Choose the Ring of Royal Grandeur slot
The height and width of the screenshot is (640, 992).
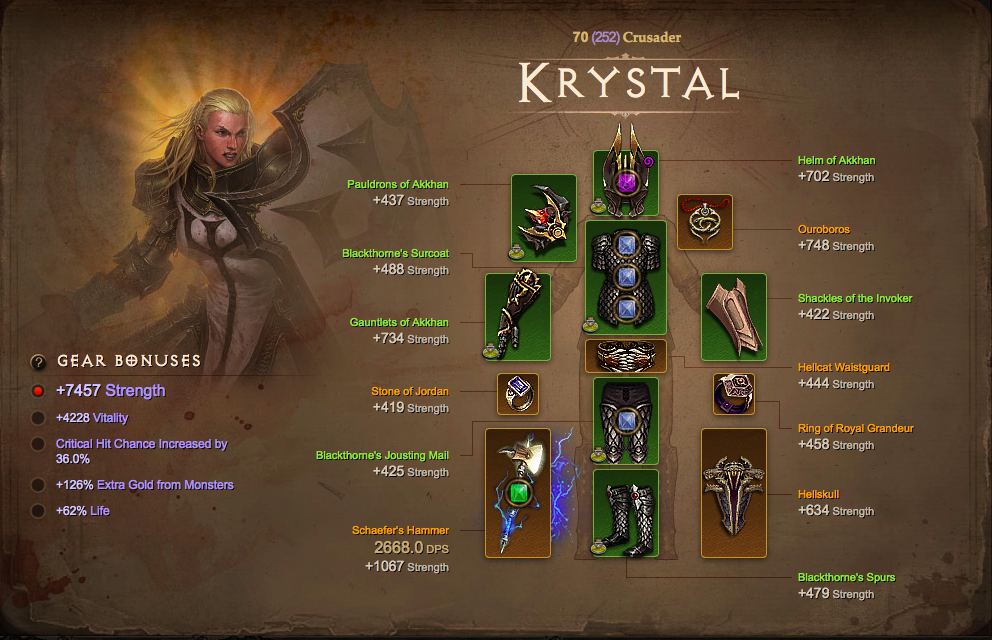point(733,394)
